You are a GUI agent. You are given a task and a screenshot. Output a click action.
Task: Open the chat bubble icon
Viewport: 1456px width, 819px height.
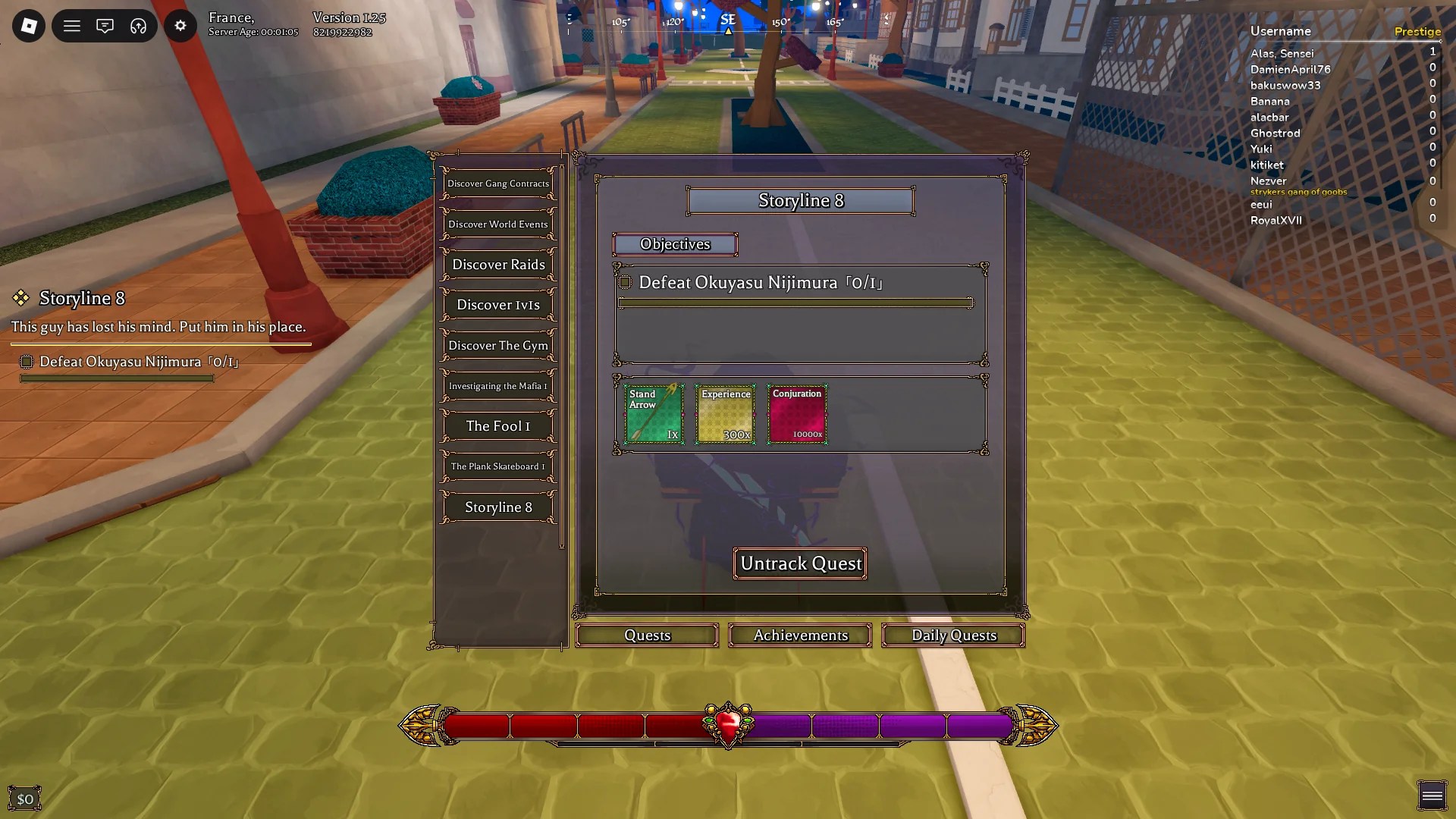point(105,25)
